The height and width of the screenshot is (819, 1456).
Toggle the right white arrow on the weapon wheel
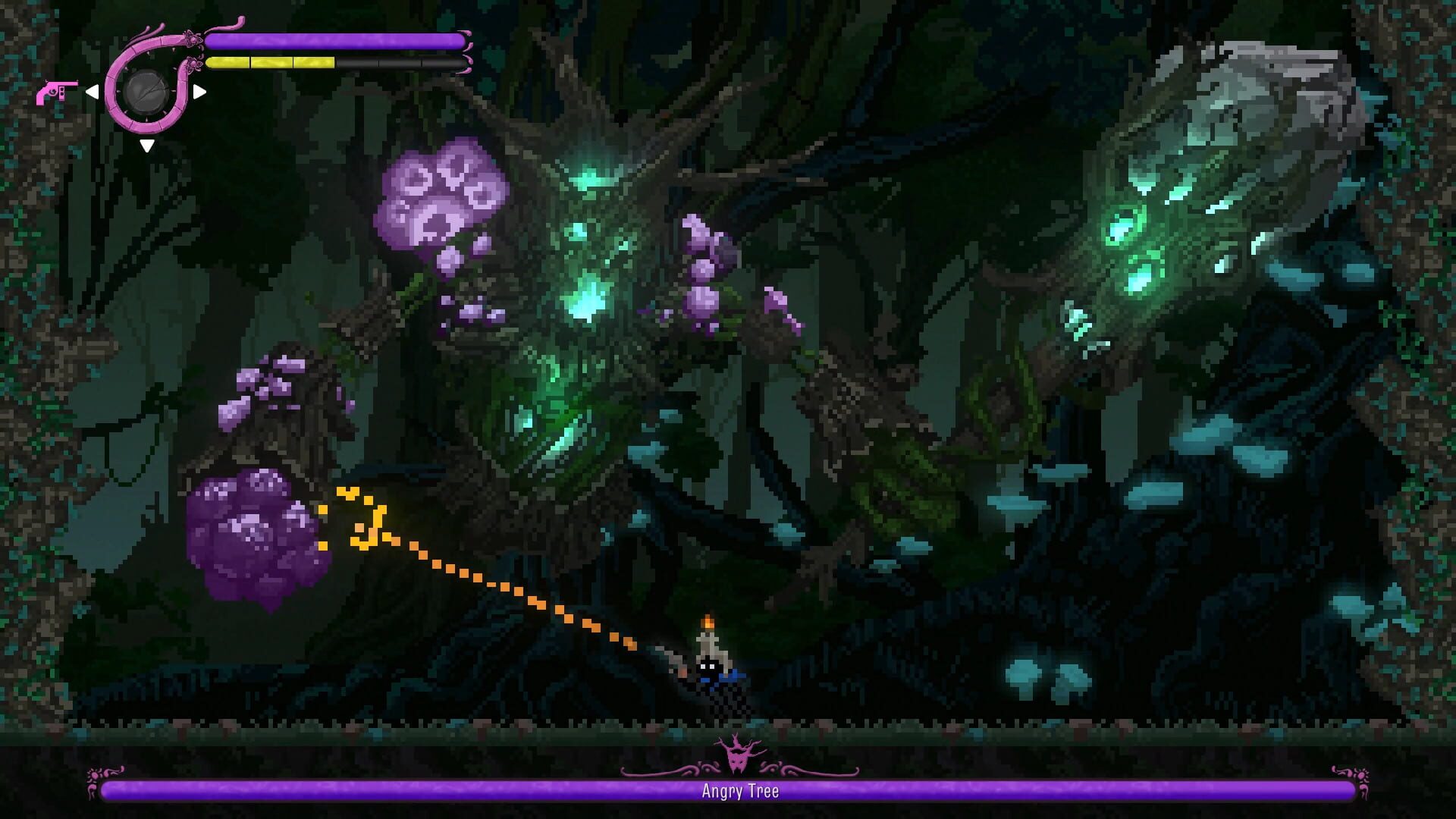coord(199,92)
